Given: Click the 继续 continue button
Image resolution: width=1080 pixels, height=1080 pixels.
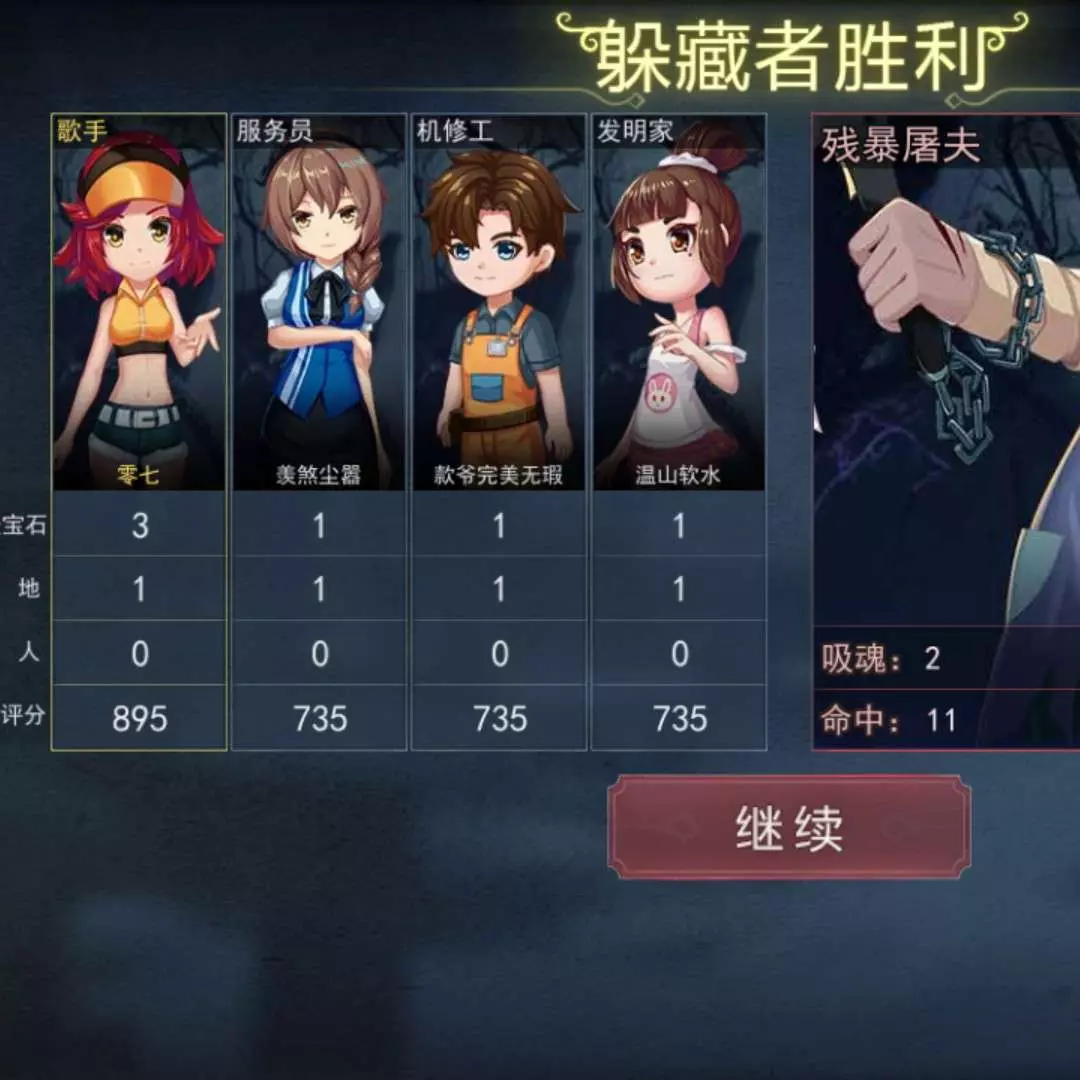Looking at the screenshot, I should click(789, 827).
